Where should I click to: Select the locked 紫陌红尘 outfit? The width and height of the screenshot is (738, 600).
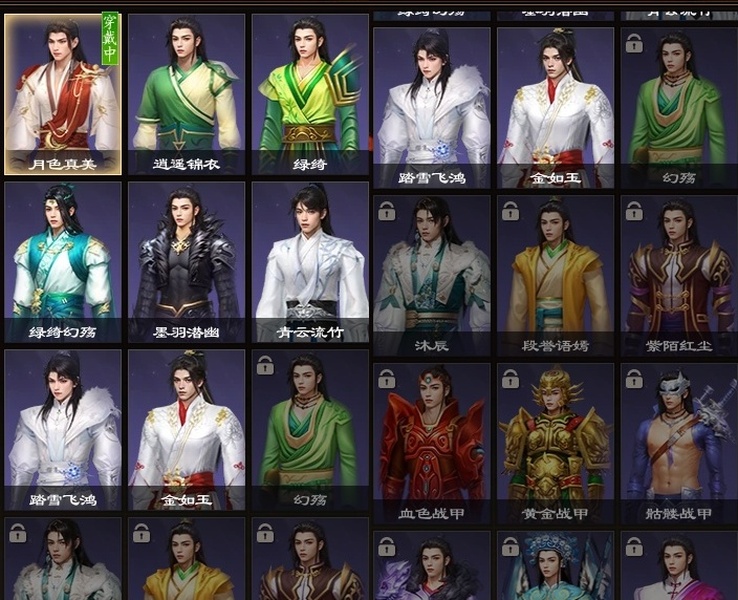[x=679, y=275]
